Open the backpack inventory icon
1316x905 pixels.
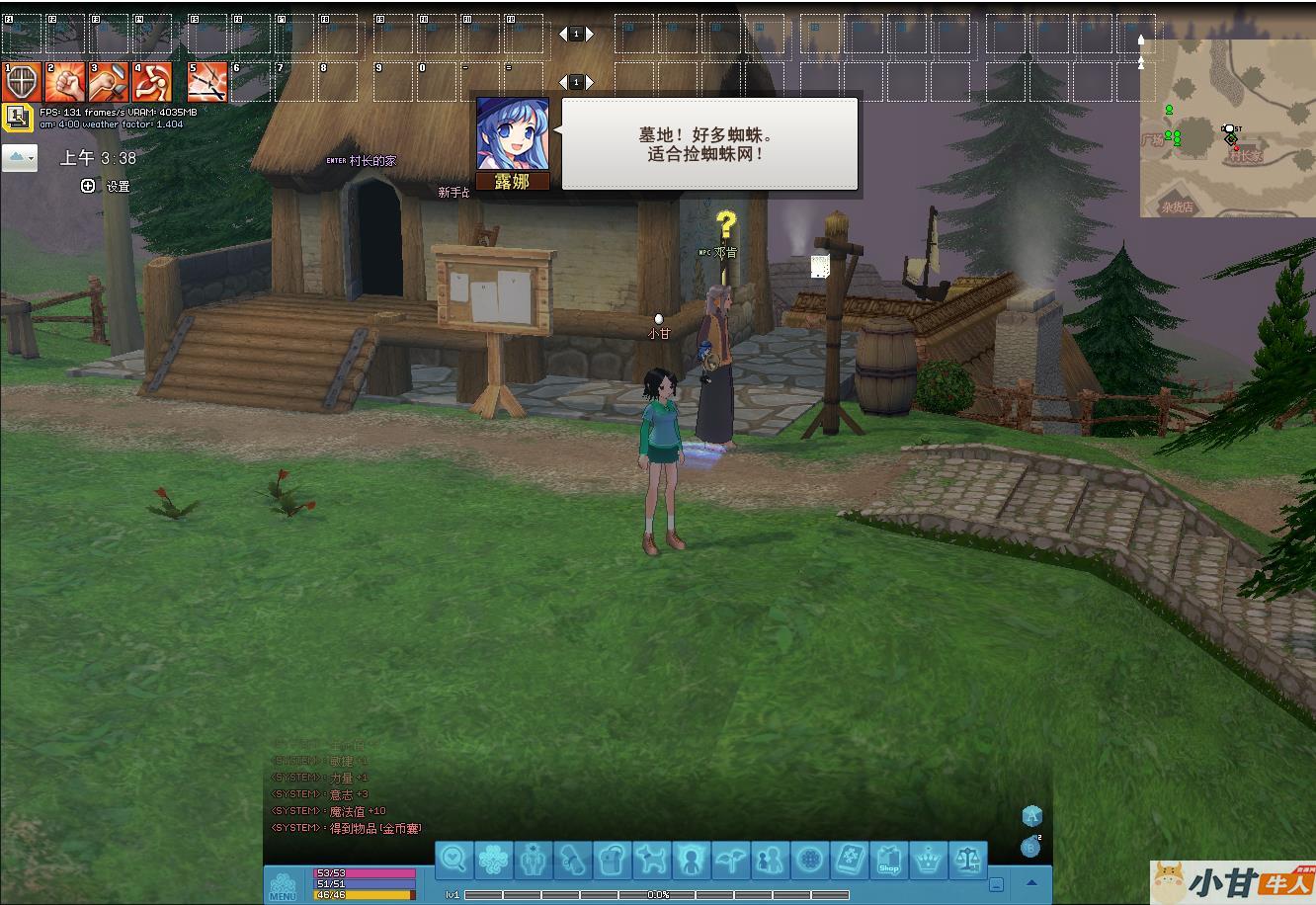pos(613,860)
